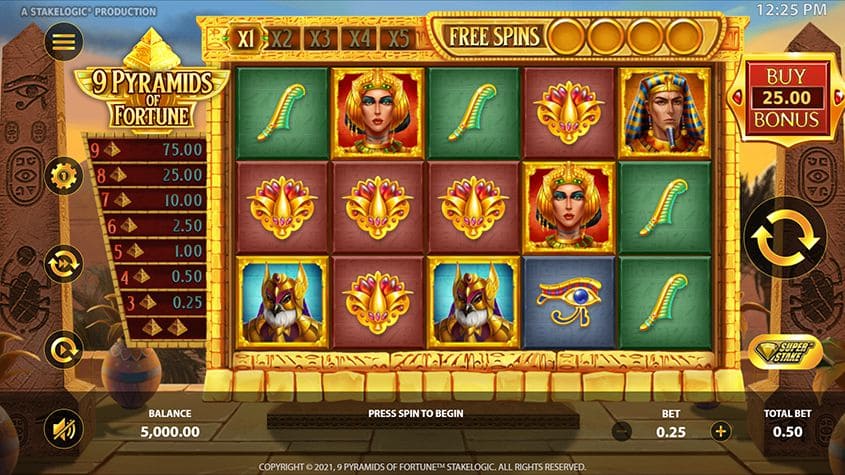Screen dimensions: 845x475
Task: Open the hamburger menu
Action: tap(64, 42)
